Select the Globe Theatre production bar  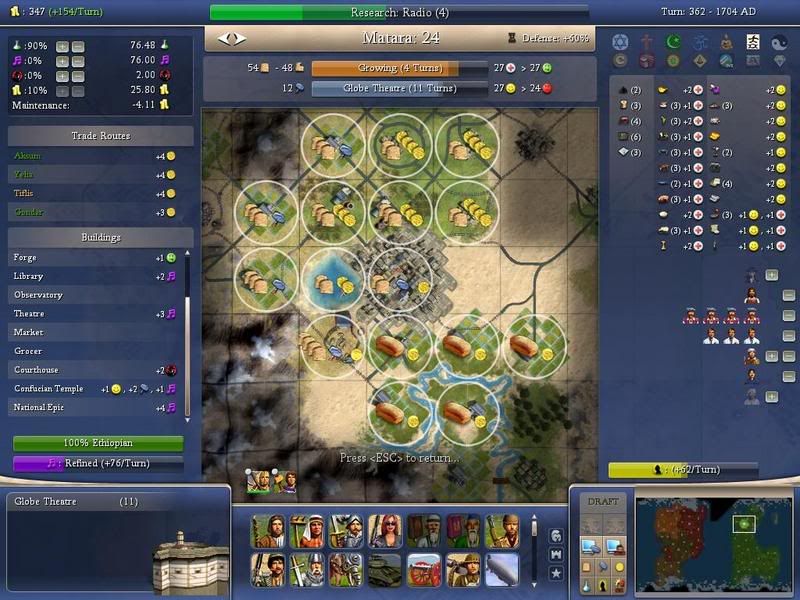(x=386, y=88)
